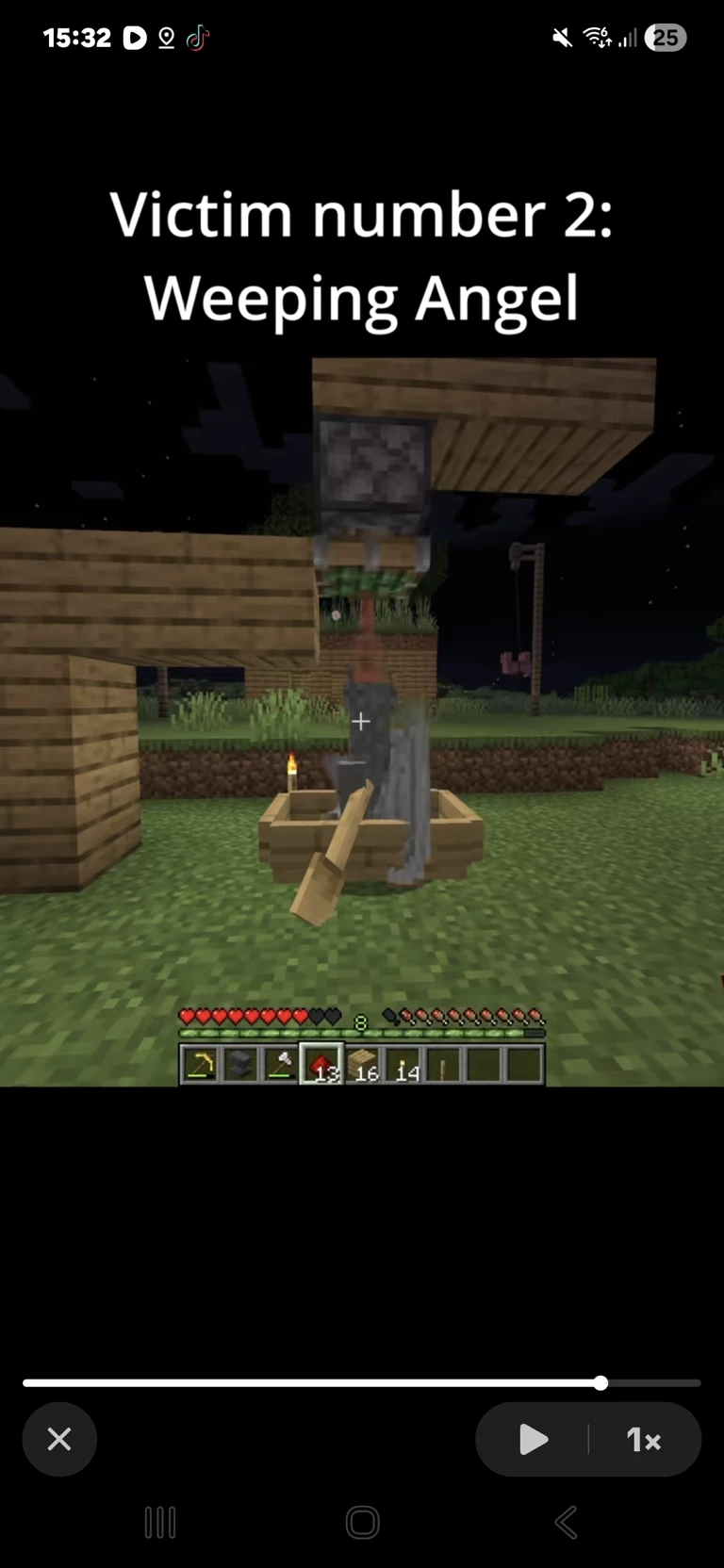Select the redstone dust stack of 13

[321, 1065]
